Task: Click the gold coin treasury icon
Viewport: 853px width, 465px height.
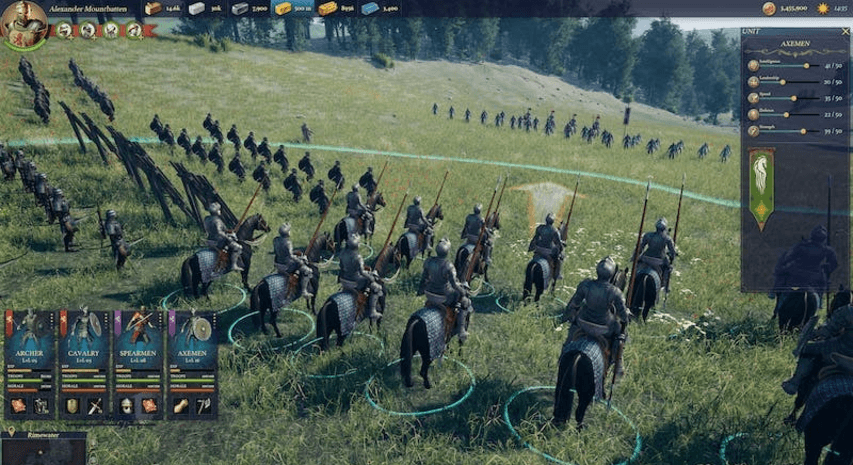Action: (x=768, y=8)
